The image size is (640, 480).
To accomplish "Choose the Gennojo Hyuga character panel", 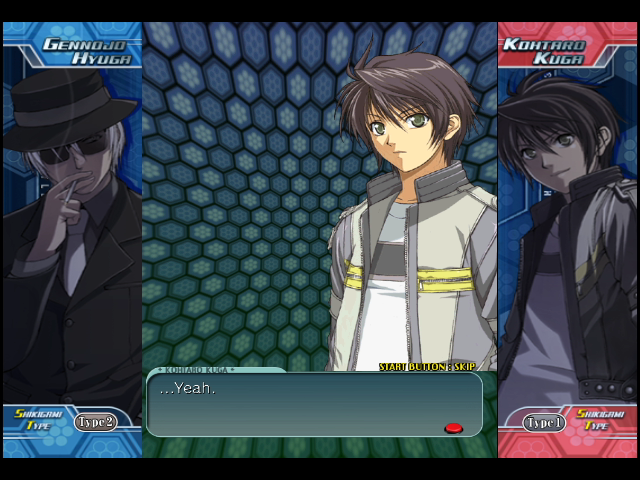I will coord(72,230).
